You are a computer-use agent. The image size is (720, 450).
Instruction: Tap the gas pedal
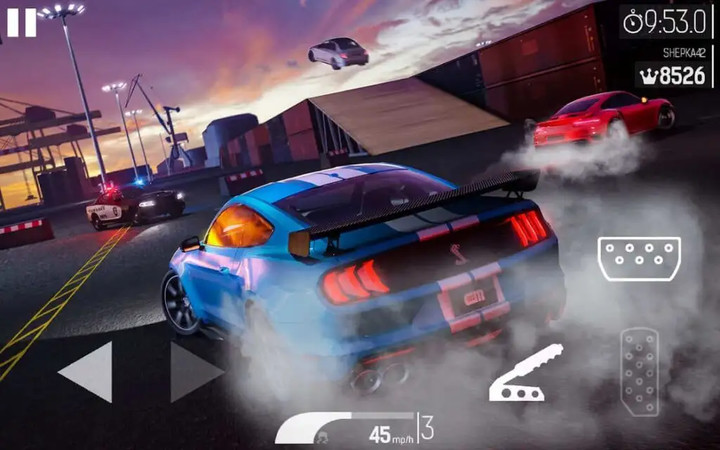[x=639, y=371]
